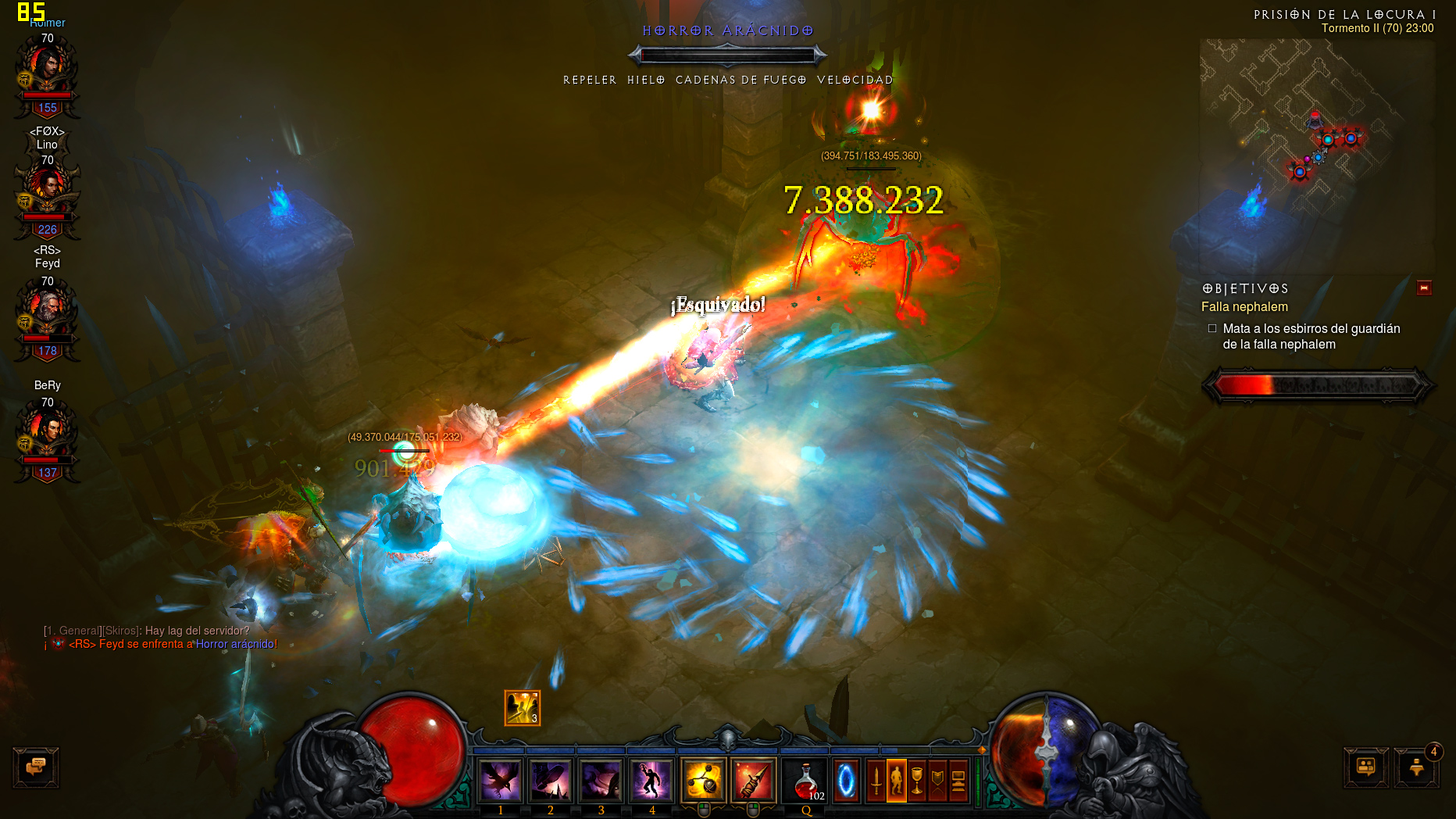Screen dimensions: 1456x819
Task: Activate the raven skill in slot 1
Action: 500,780
